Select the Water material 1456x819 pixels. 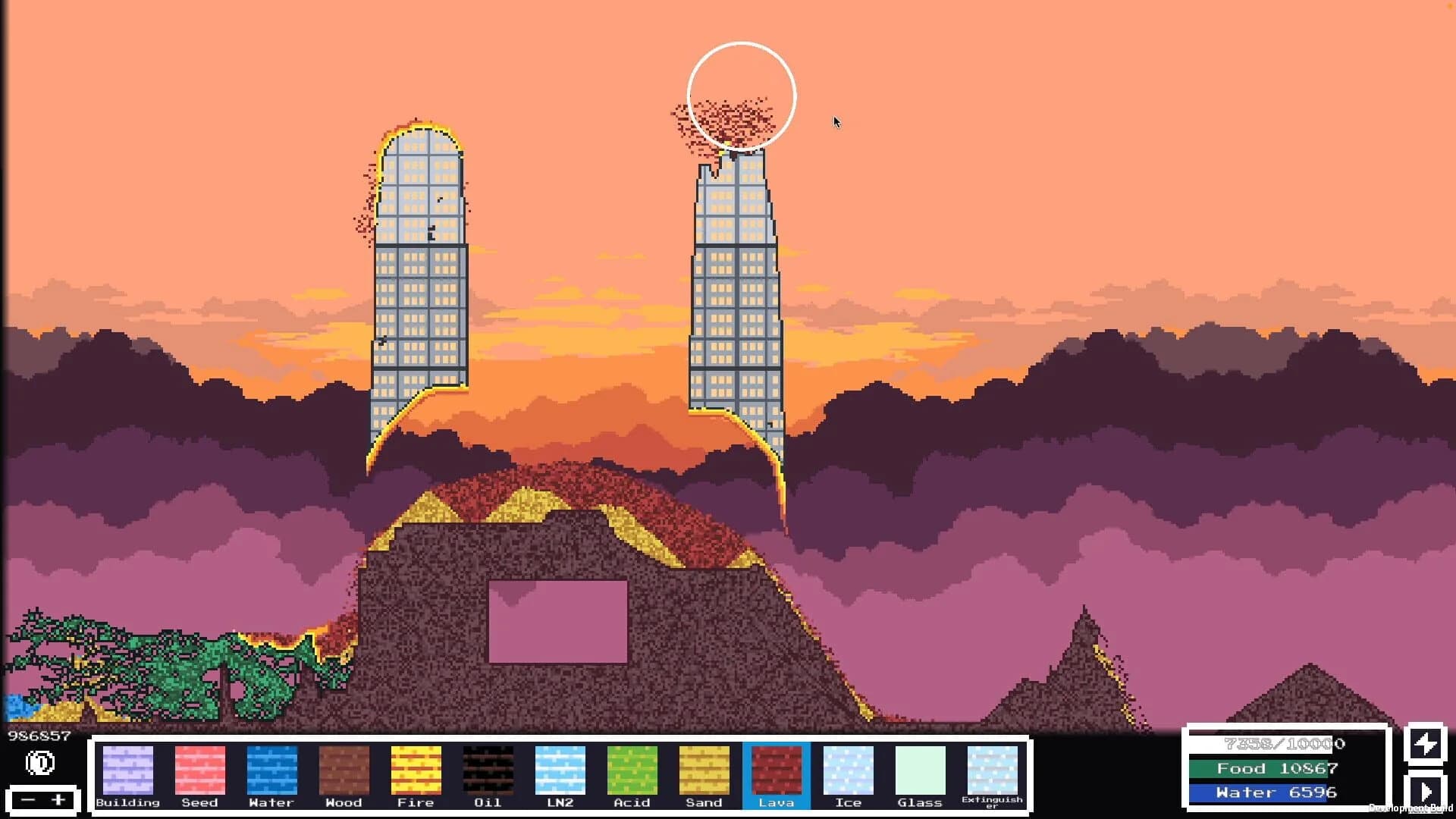tap(271, 770)
